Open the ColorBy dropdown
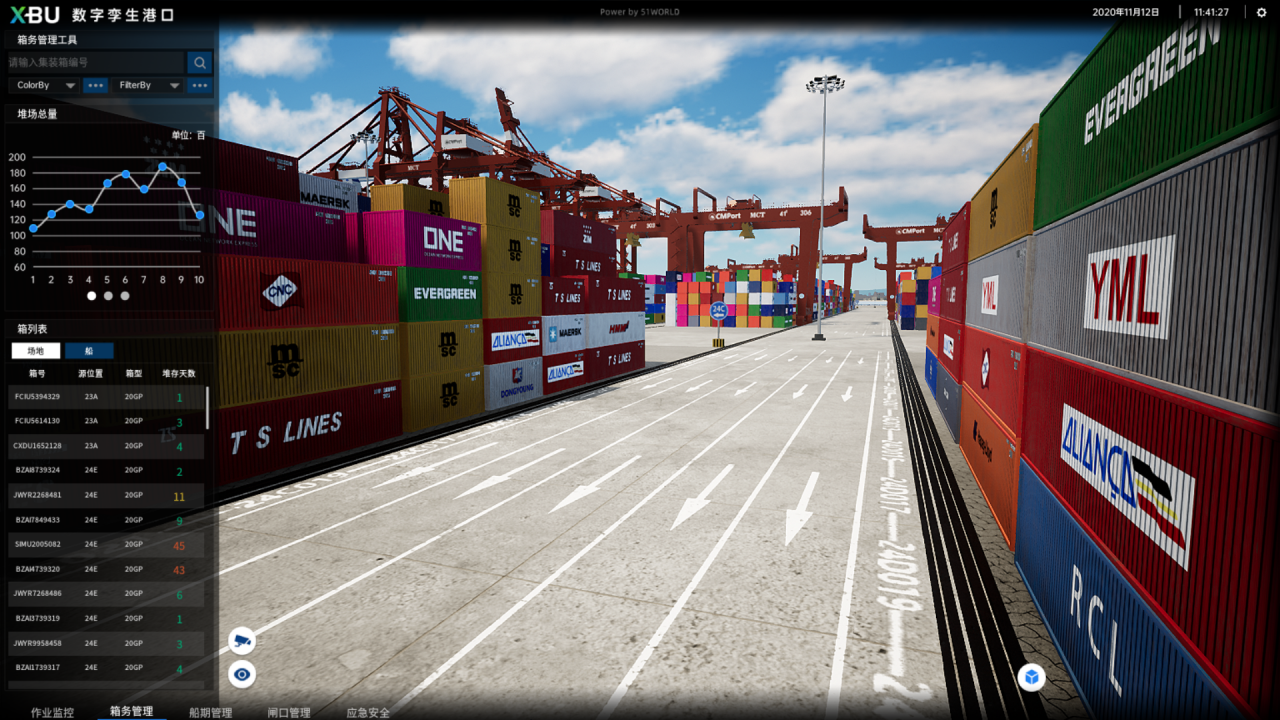This screenshot has width=1280, height=720. (x=46, y=86)
